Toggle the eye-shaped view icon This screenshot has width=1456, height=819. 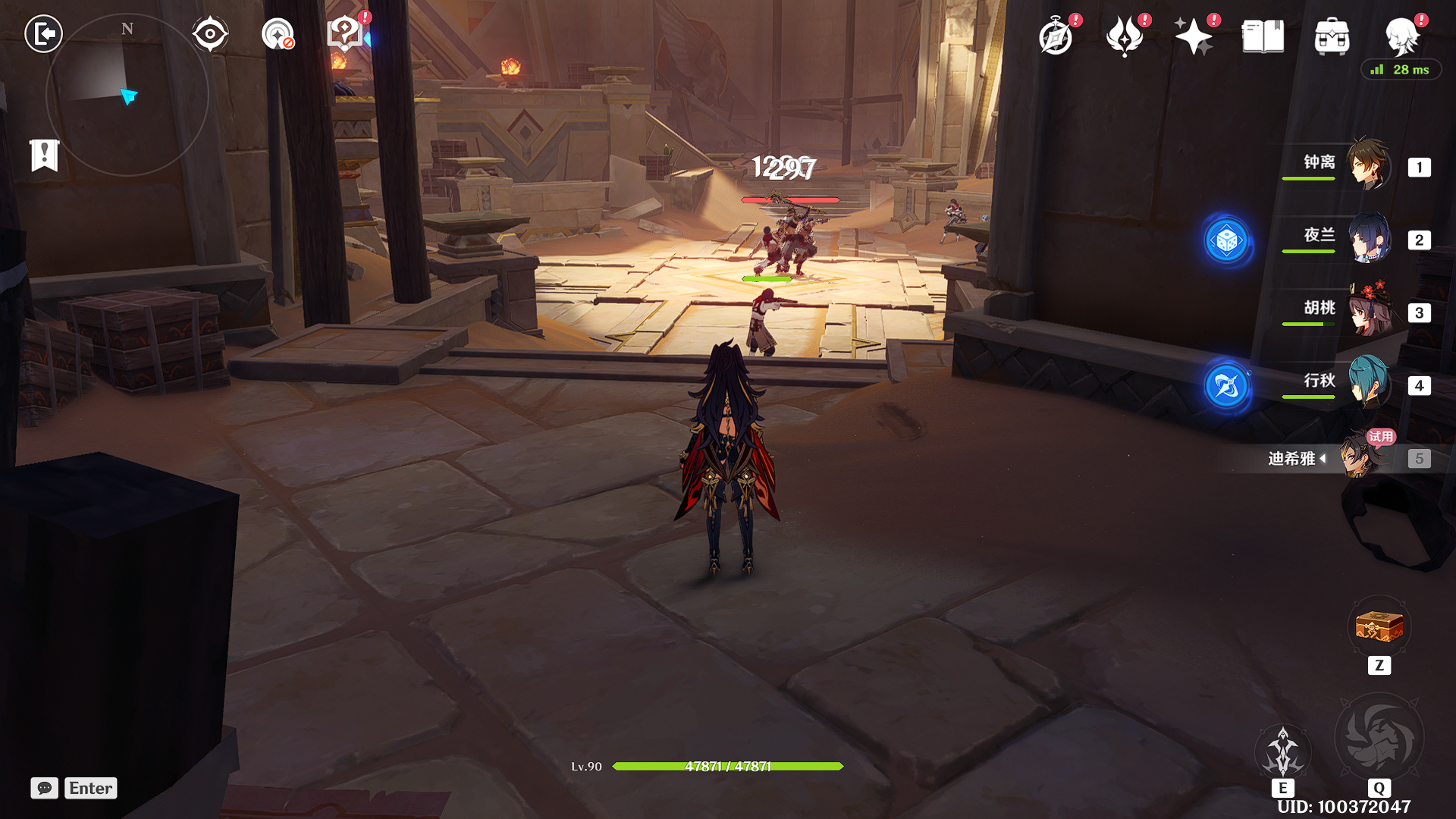coord(210,34)
